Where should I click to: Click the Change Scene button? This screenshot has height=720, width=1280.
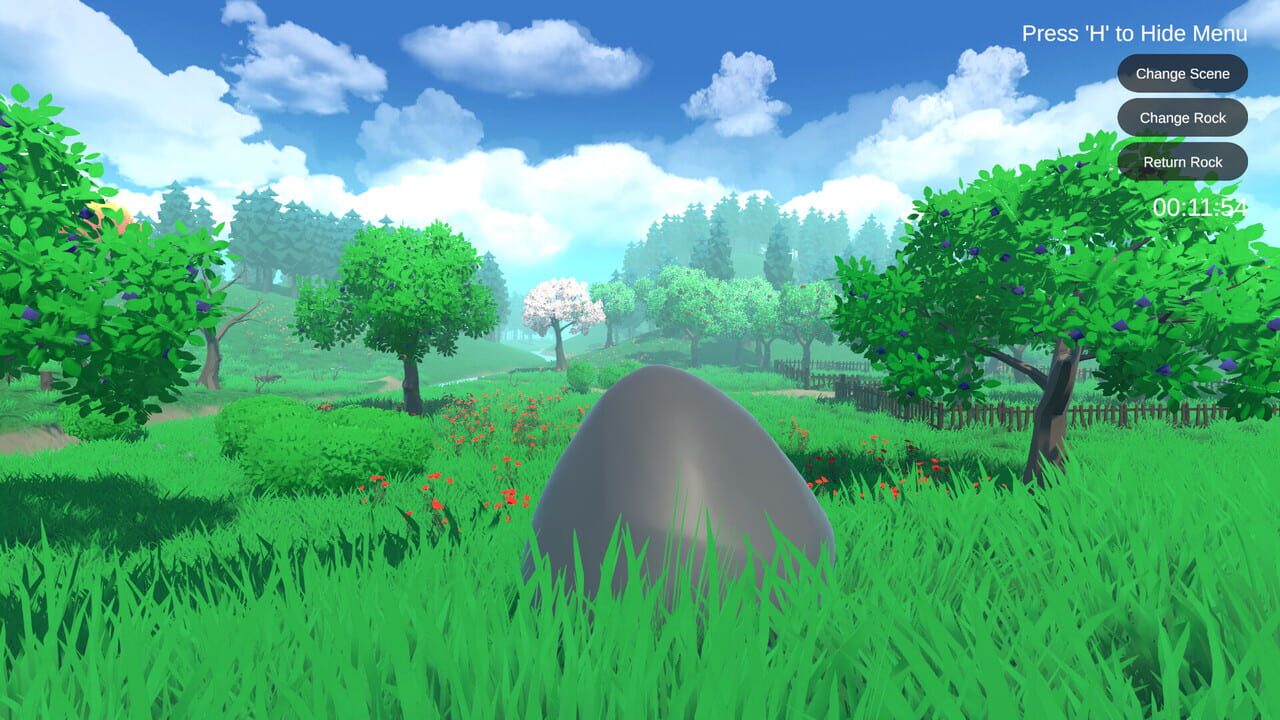[1182, 73]
